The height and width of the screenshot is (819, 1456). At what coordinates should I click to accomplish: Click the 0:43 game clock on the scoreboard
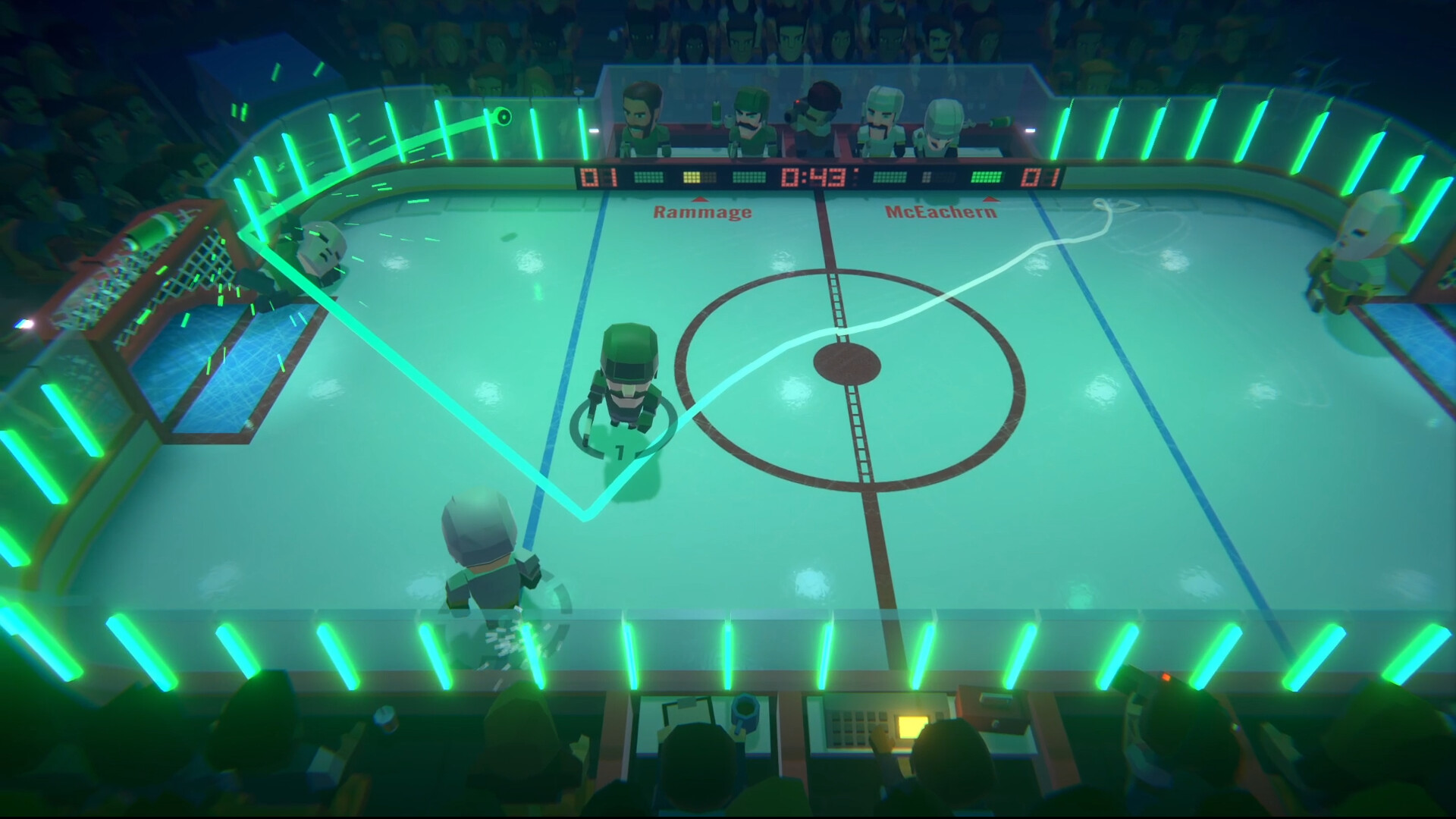coord(813,178)
